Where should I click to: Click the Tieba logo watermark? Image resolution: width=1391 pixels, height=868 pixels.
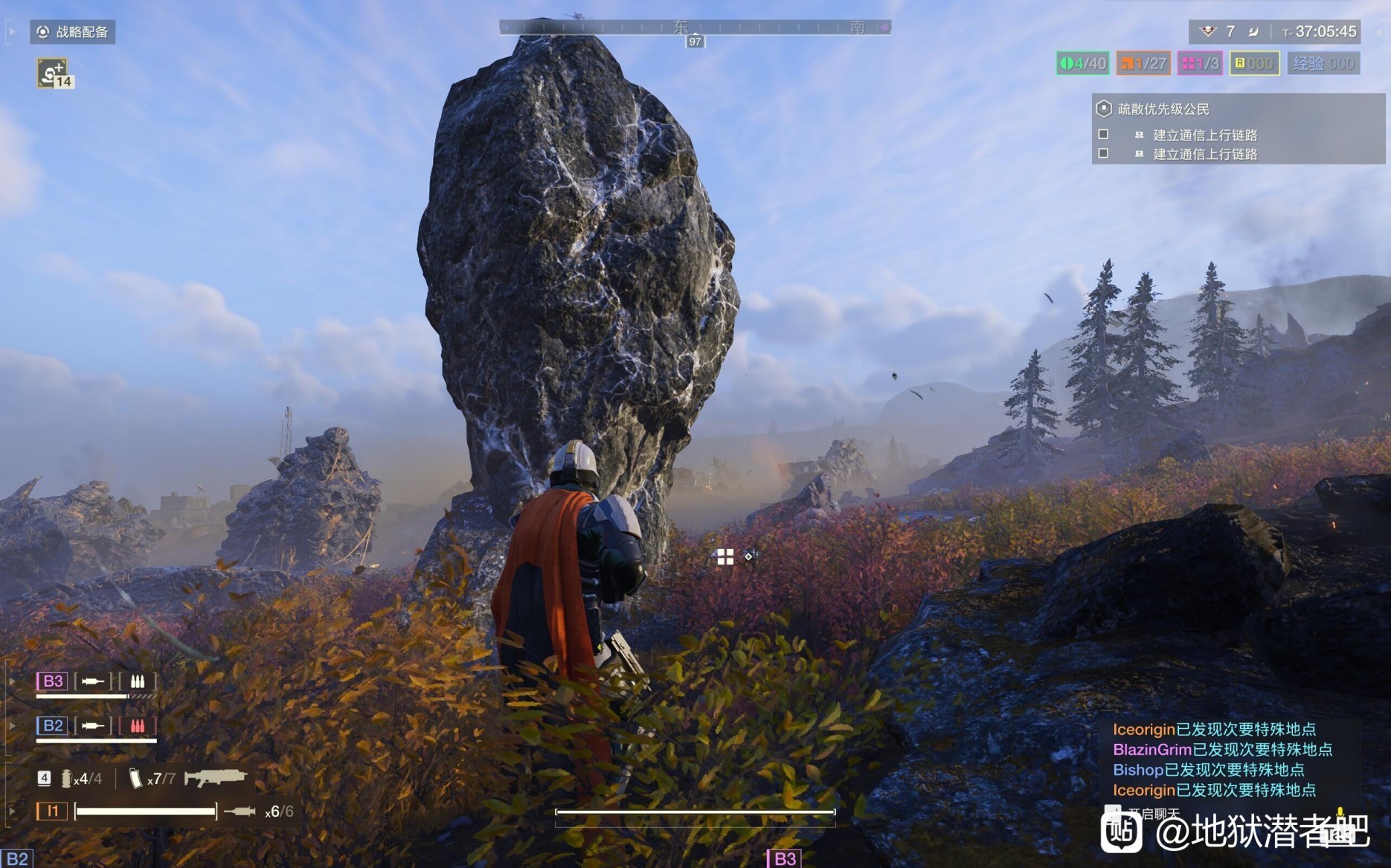pos(1122,832)
